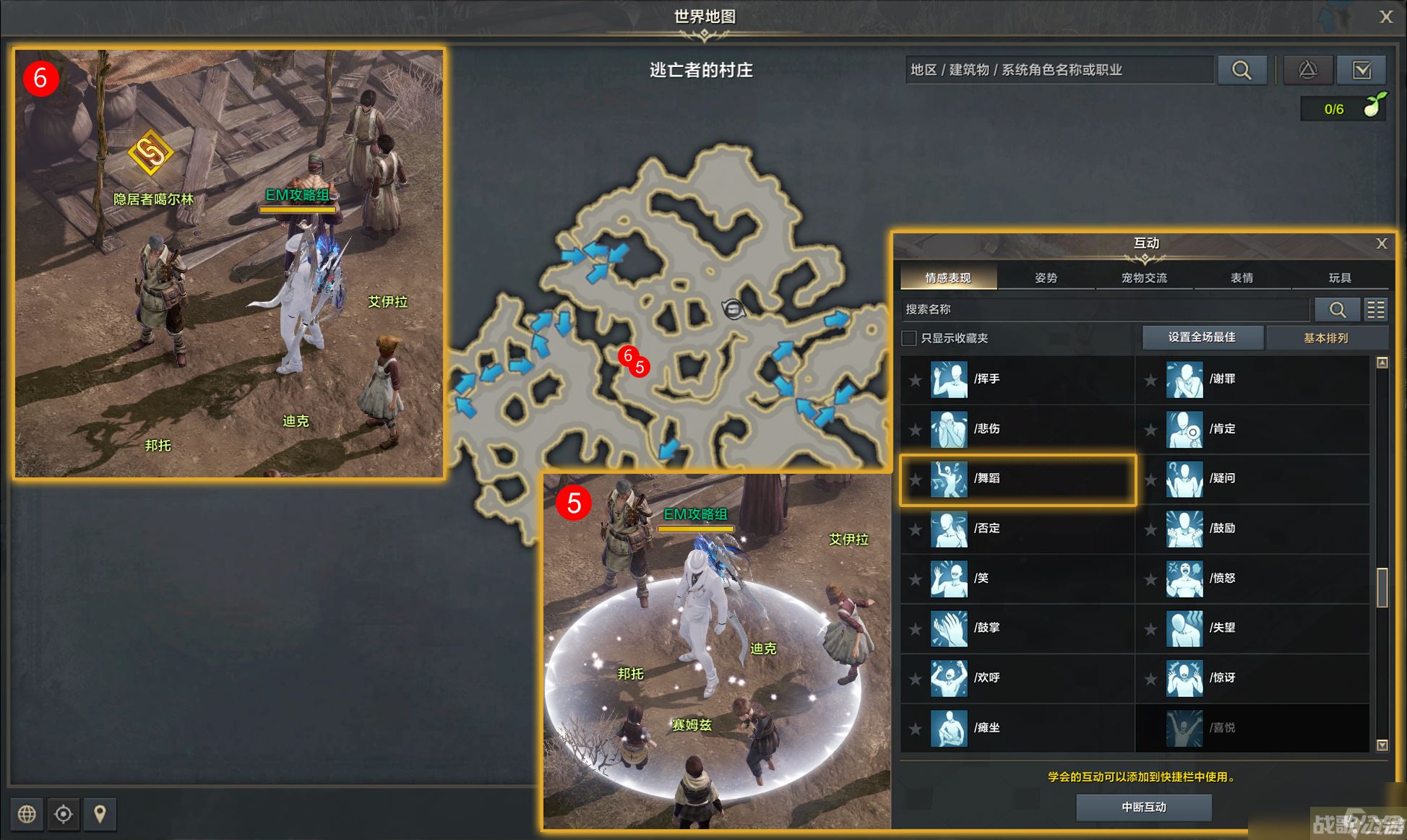This screenshot has height=840, width=1407.
Task: Click the 基本排列 sort button
Action: [1325, 338]
